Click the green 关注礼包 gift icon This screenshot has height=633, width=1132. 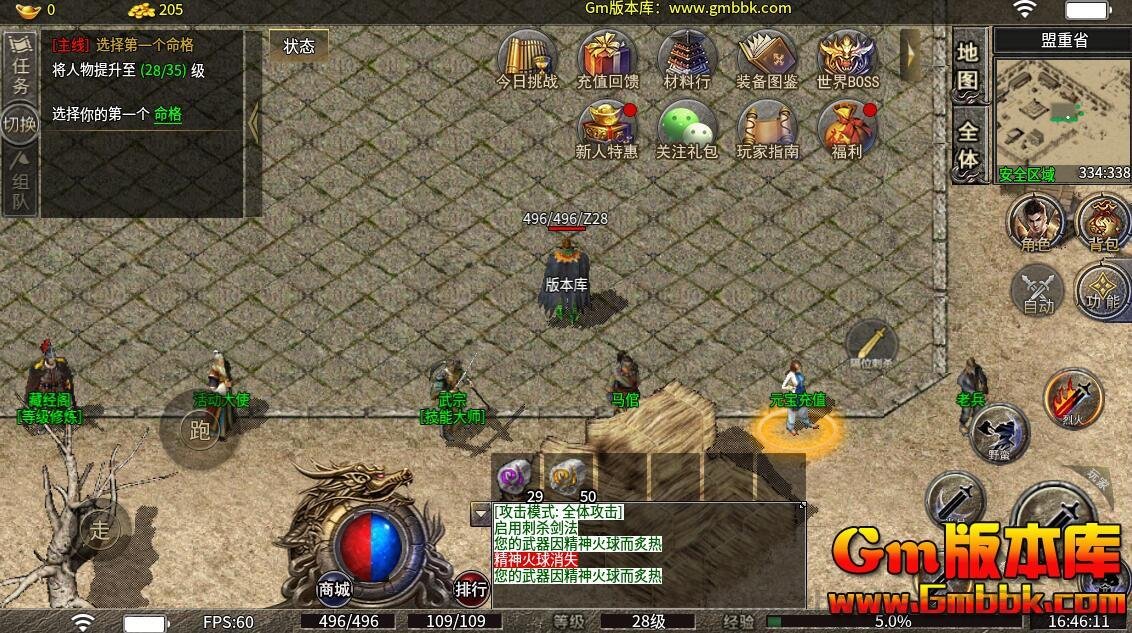point(687,128)
